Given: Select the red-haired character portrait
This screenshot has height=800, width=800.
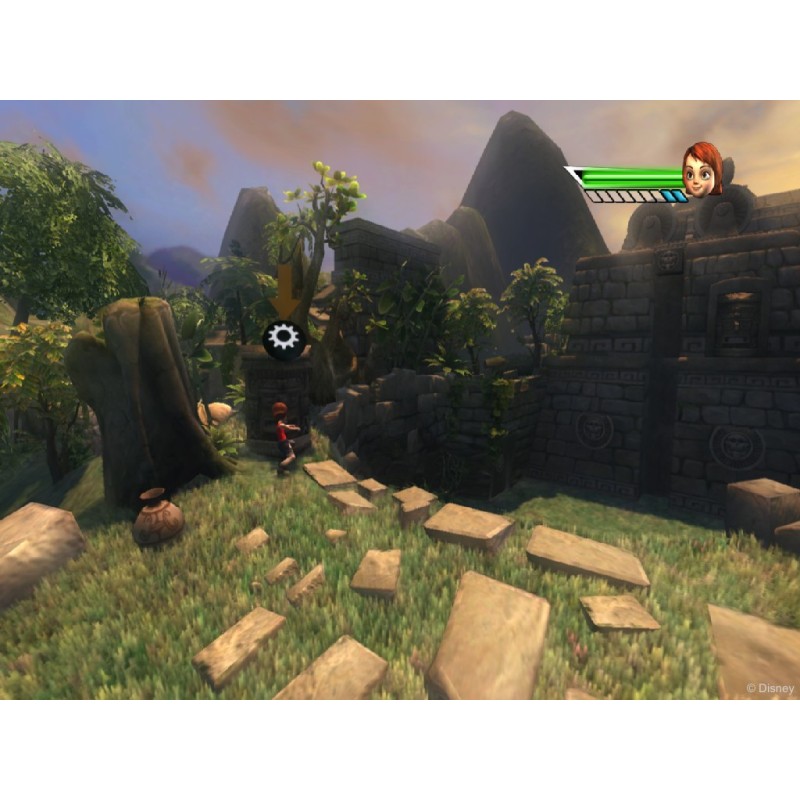Looking at the screenshot, I should (x=702, y=171).
